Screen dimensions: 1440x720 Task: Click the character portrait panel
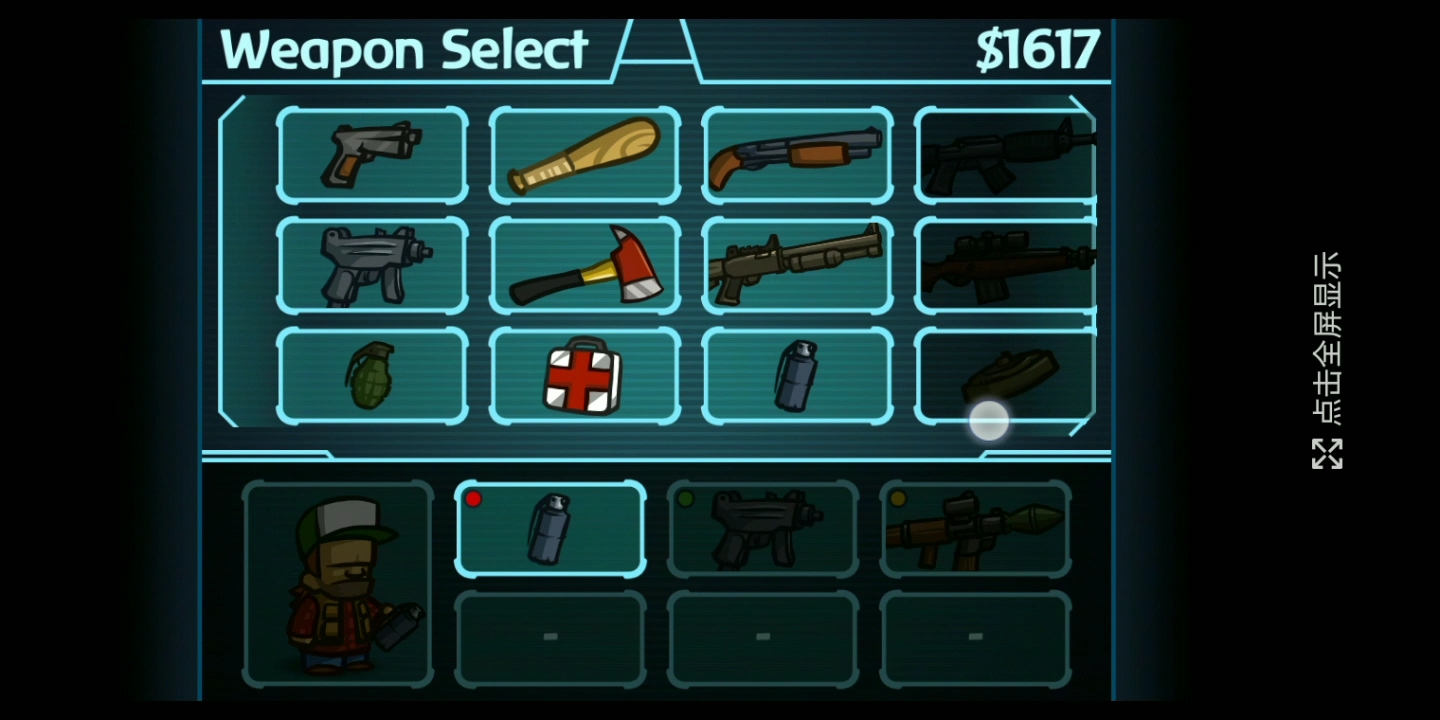[x=338, y=584]
